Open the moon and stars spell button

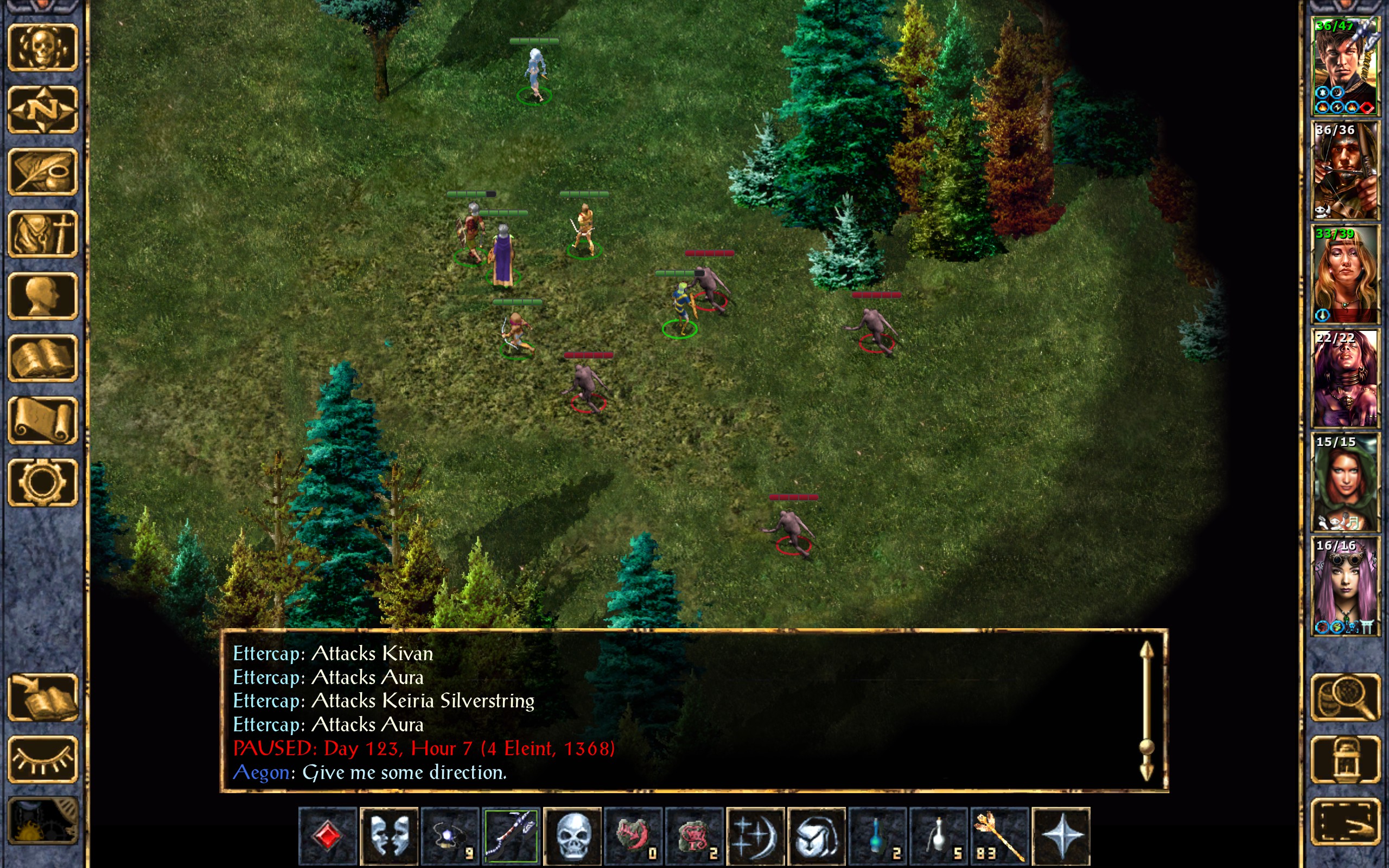(755, 836)
